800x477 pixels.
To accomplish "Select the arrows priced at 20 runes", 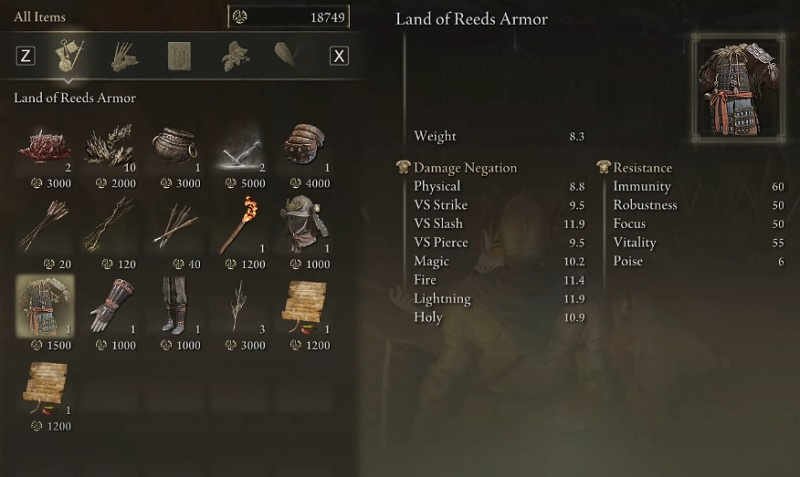I will click(44, 226).
